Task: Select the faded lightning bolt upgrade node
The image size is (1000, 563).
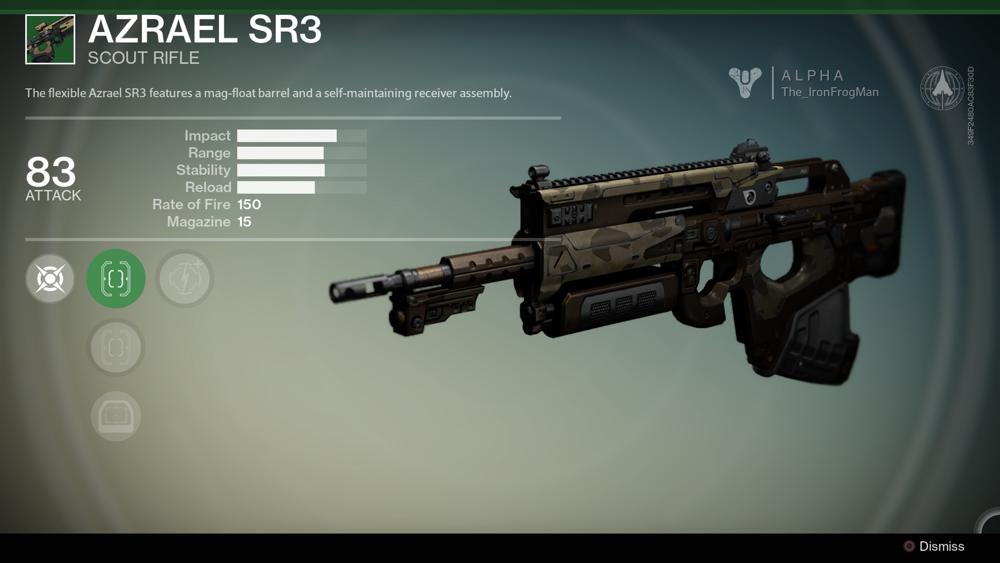Action: coord(184,279)
